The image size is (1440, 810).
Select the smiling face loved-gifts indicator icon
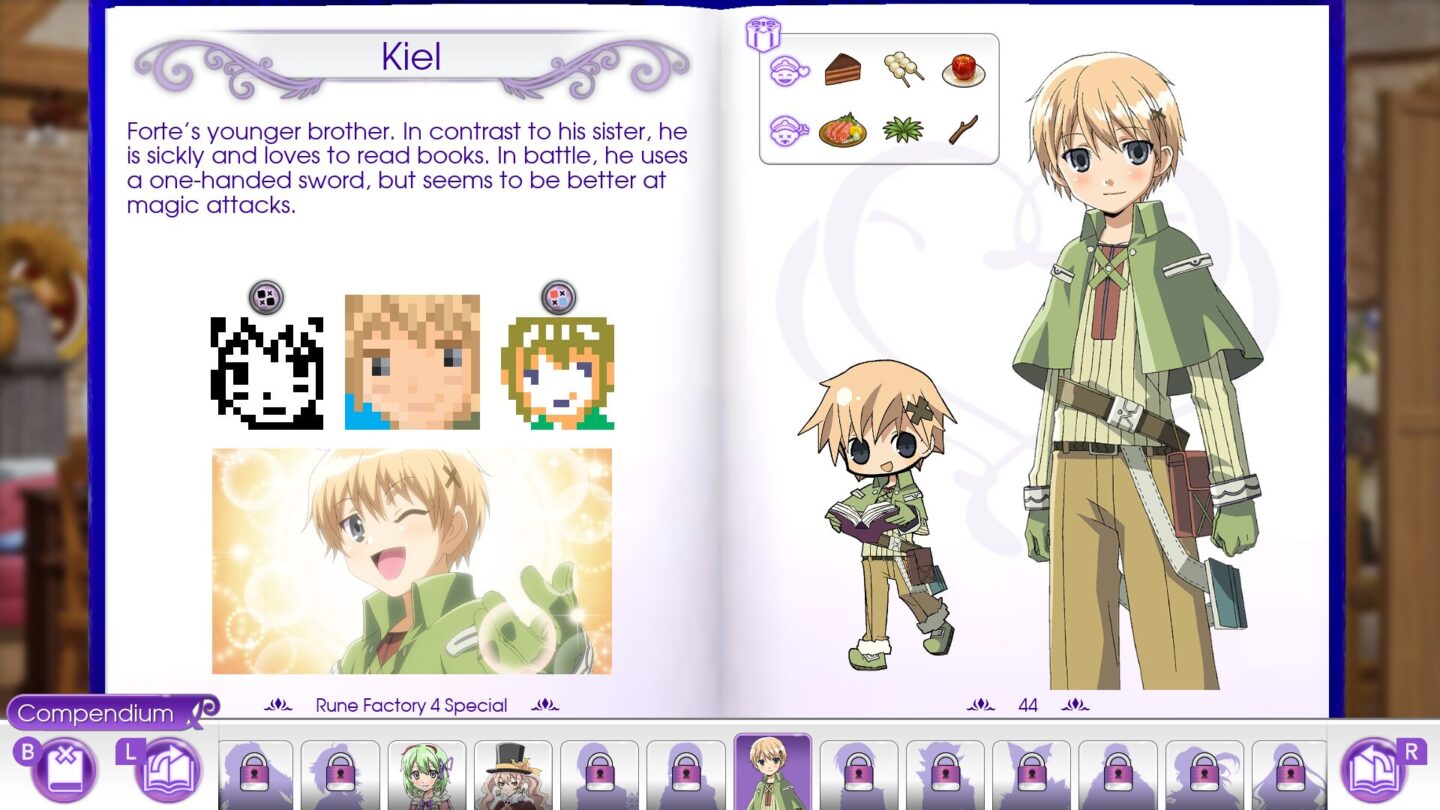(x=789, y=71)
